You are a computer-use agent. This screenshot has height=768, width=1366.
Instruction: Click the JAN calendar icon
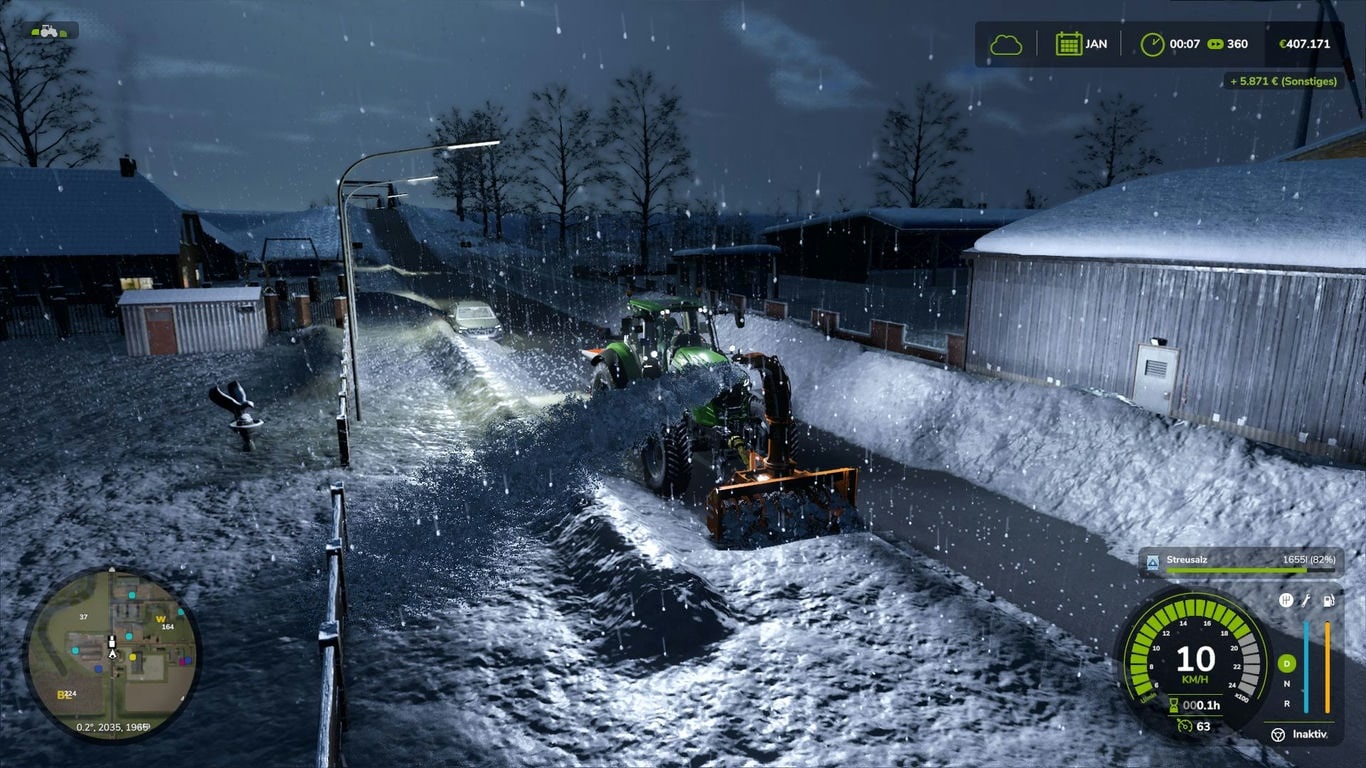[1068, 43]
